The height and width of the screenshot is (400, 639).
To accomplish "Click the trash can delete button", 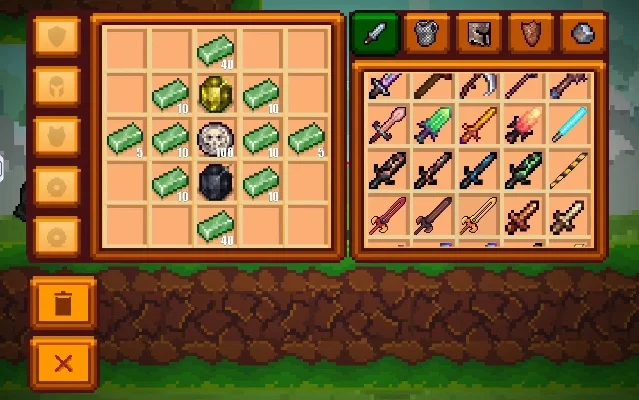I will pyautogui.click(x=63, y=302).
